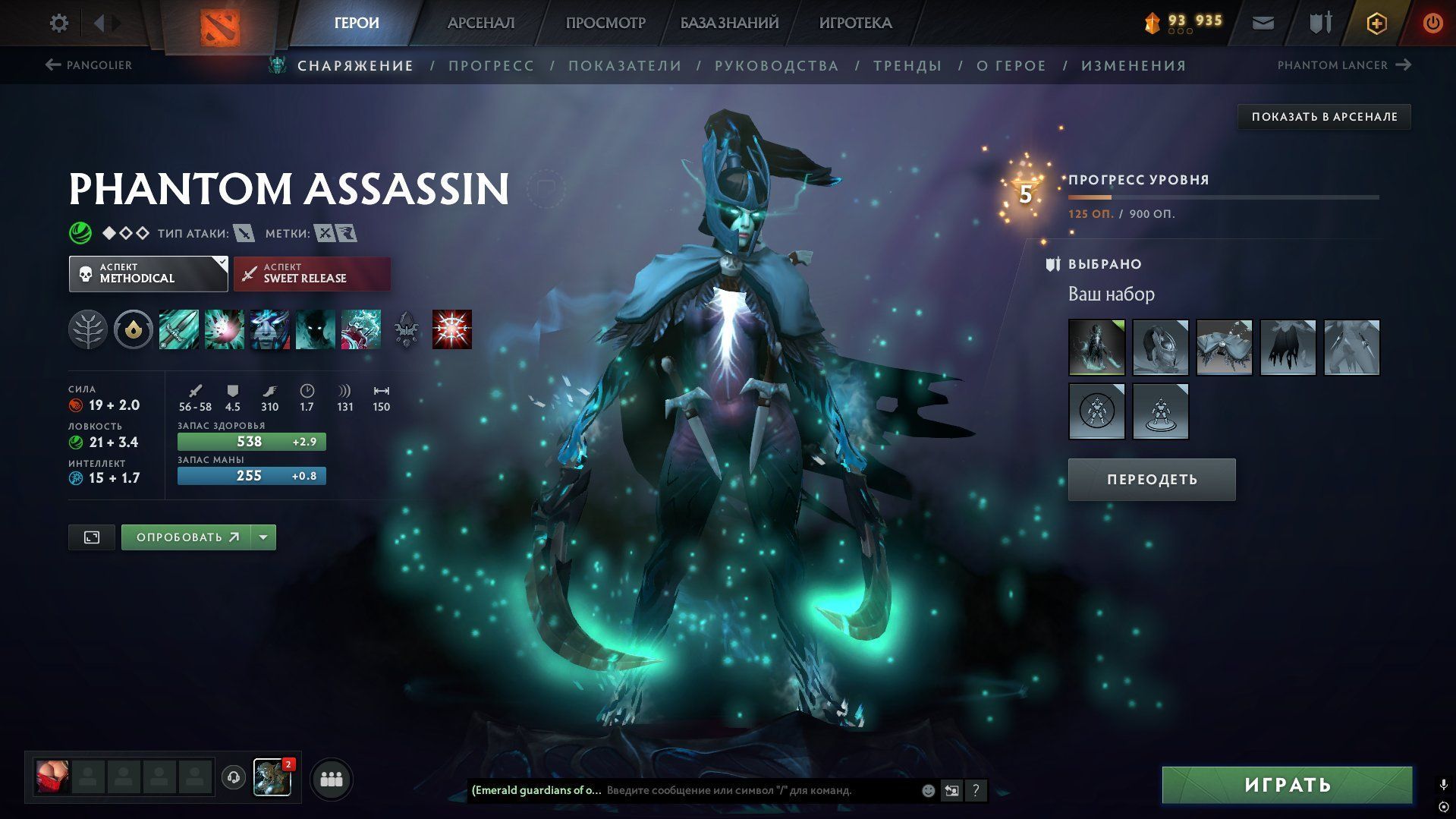Image resolution: width=1456 pixels, height=819 pixels.
Task: Focus the chat message input field
Action: (759, 790)
